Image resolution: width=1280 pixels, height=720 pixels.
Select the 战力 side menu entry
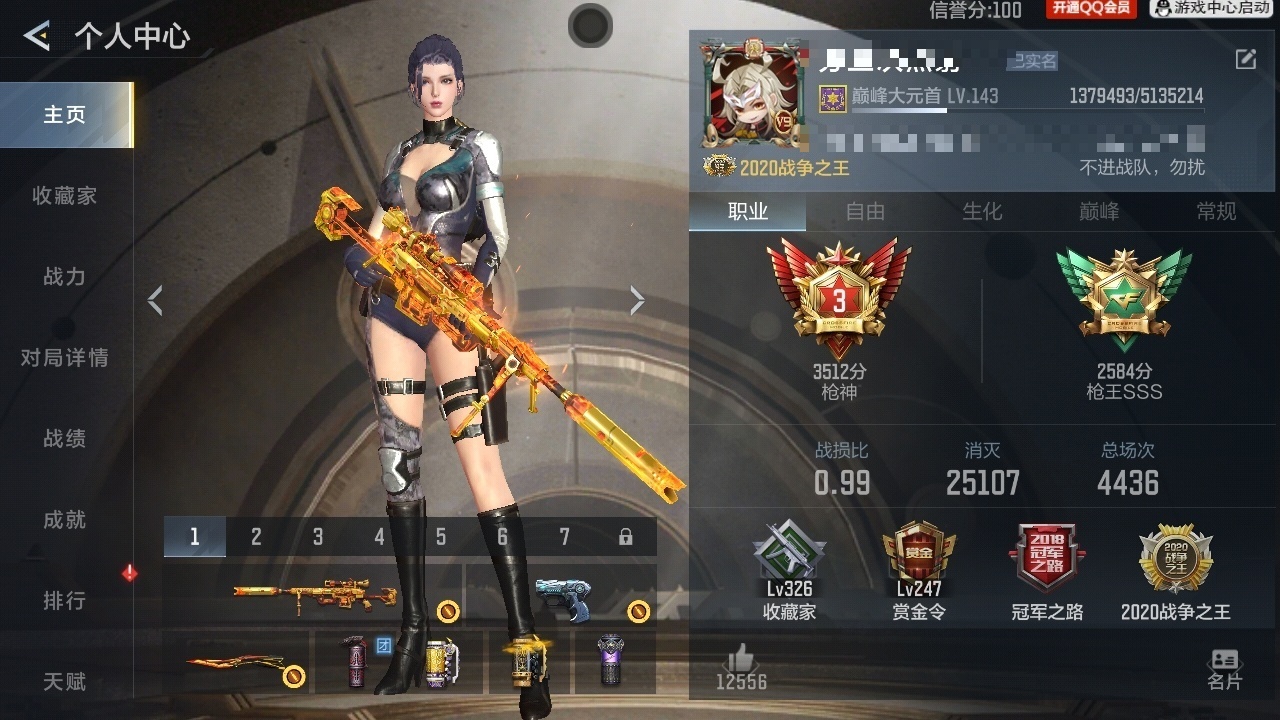(x=65, y=277)
